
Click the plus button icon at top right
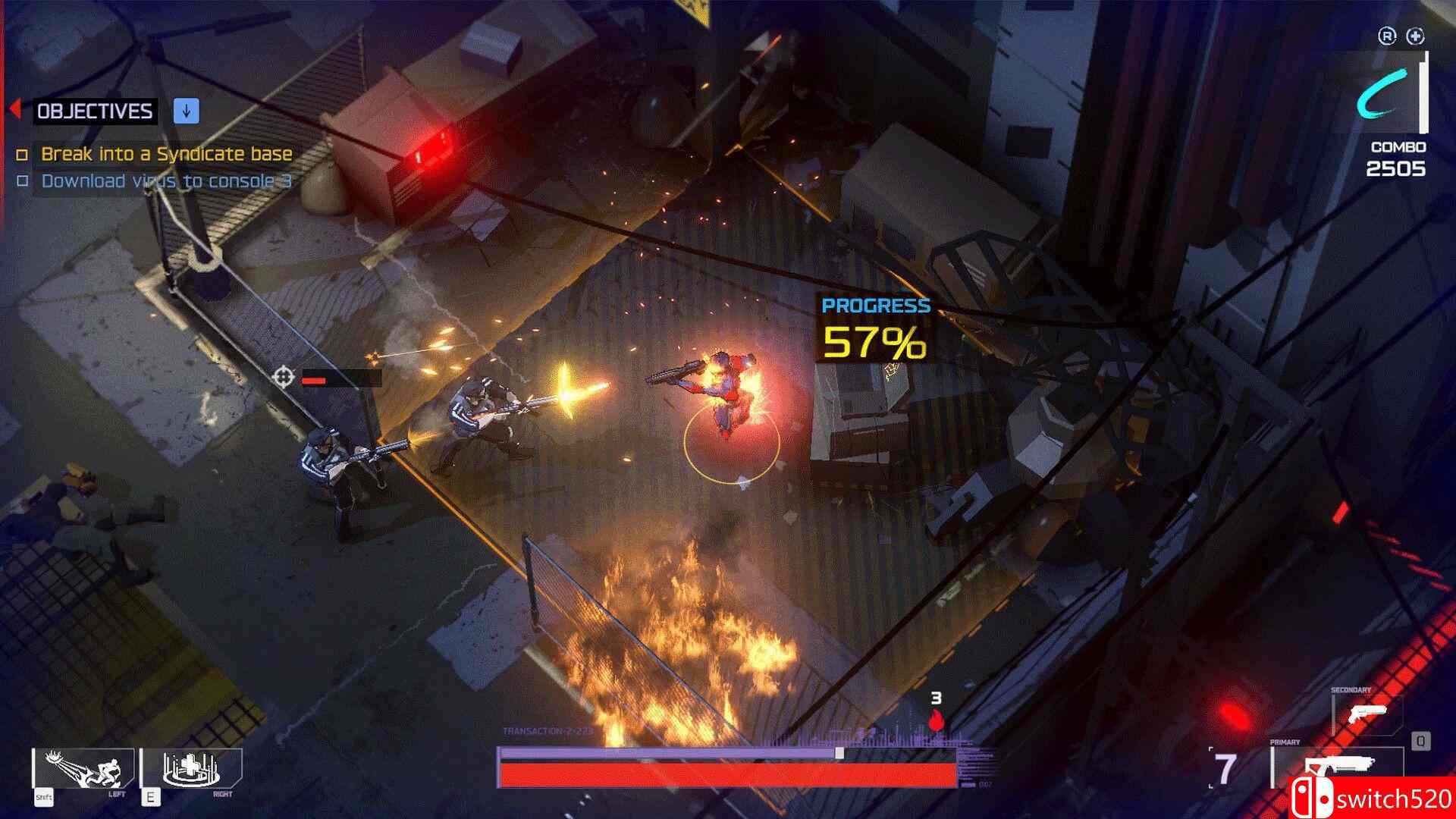point(1417,34)
